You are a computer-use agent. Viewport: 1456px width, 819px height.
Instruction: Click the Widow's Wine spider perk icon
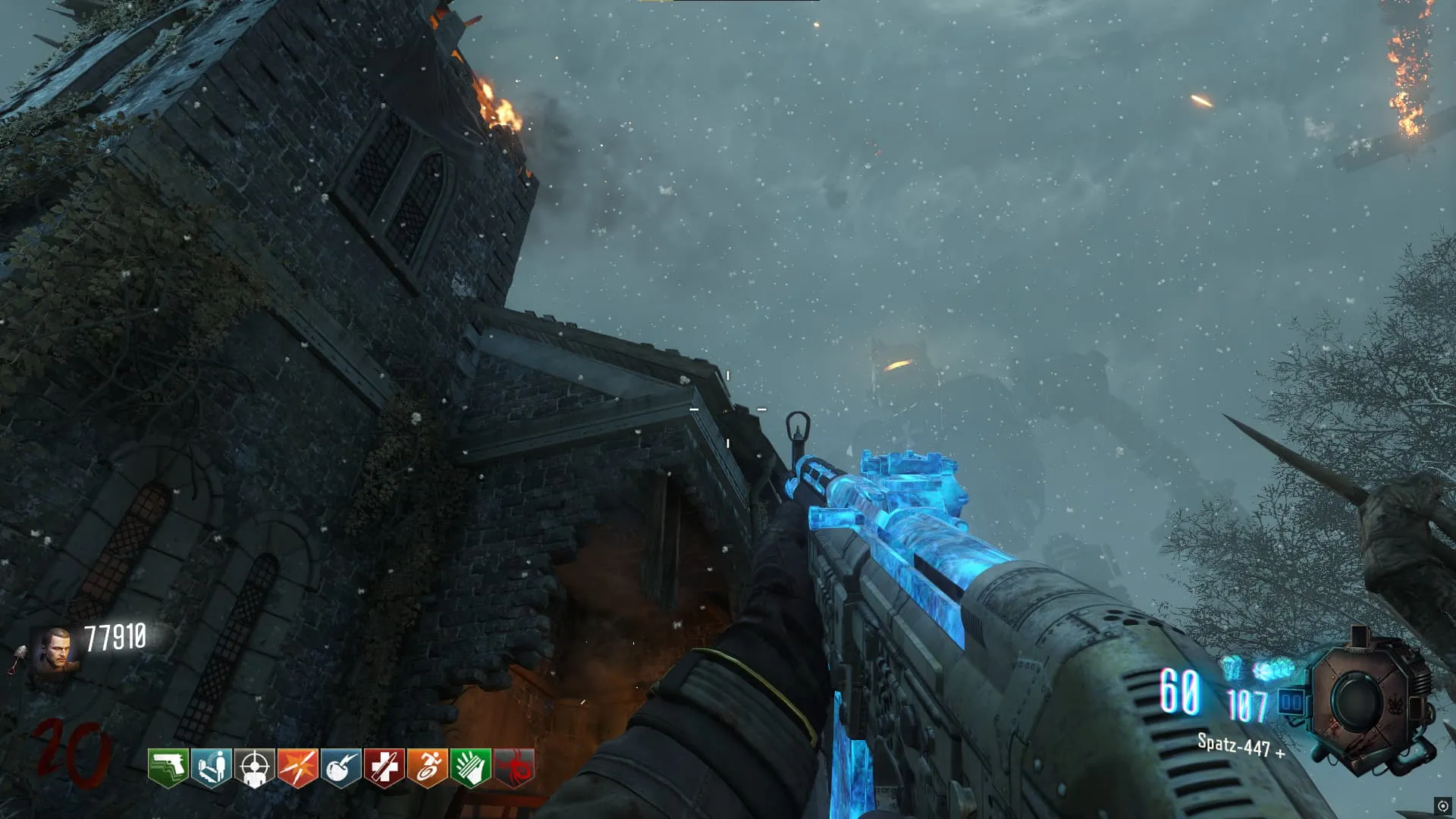coord(514,767)
